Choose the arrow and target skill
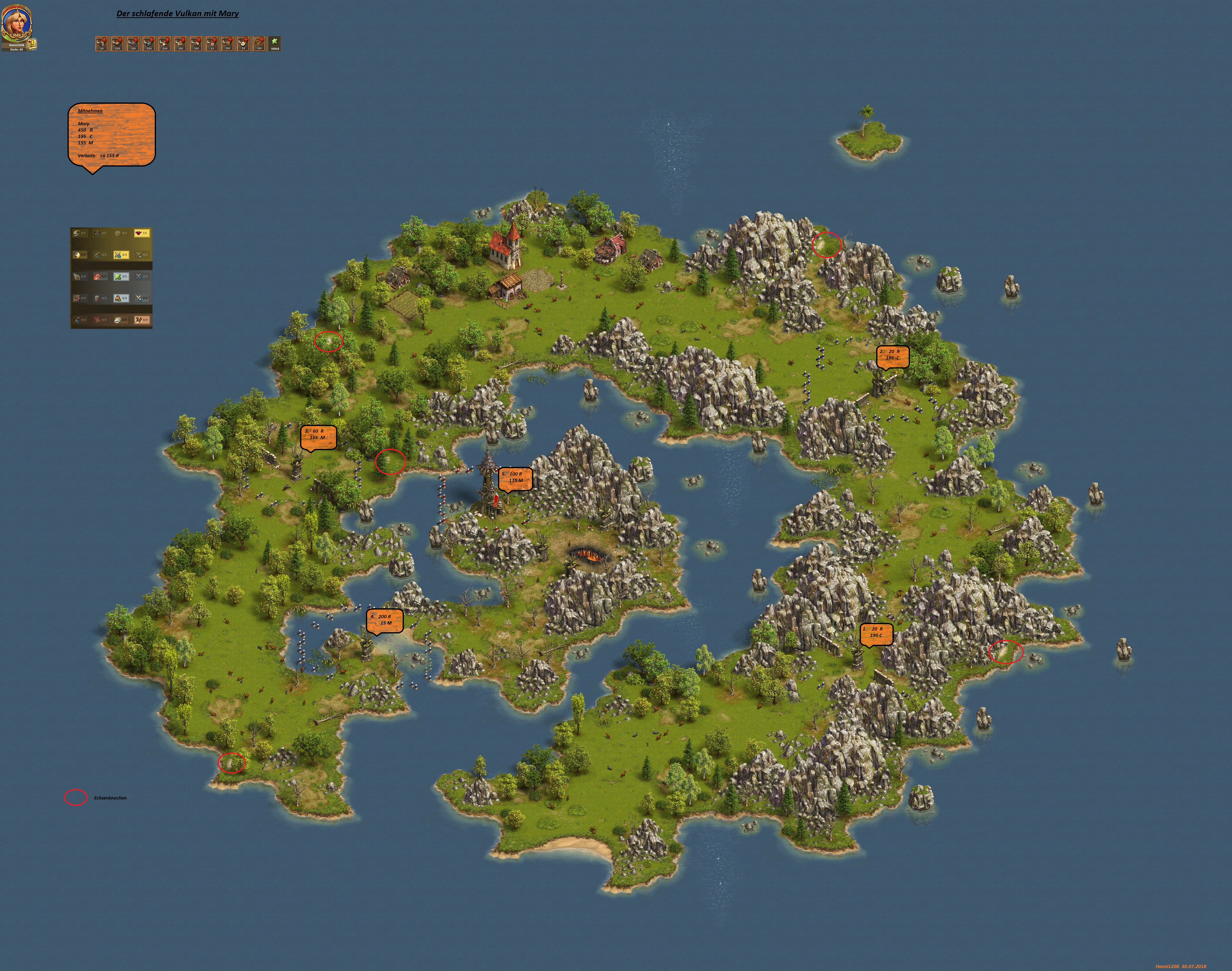Screen dimensions: 1232x971 pyautogui.click(x=80, y=298)
